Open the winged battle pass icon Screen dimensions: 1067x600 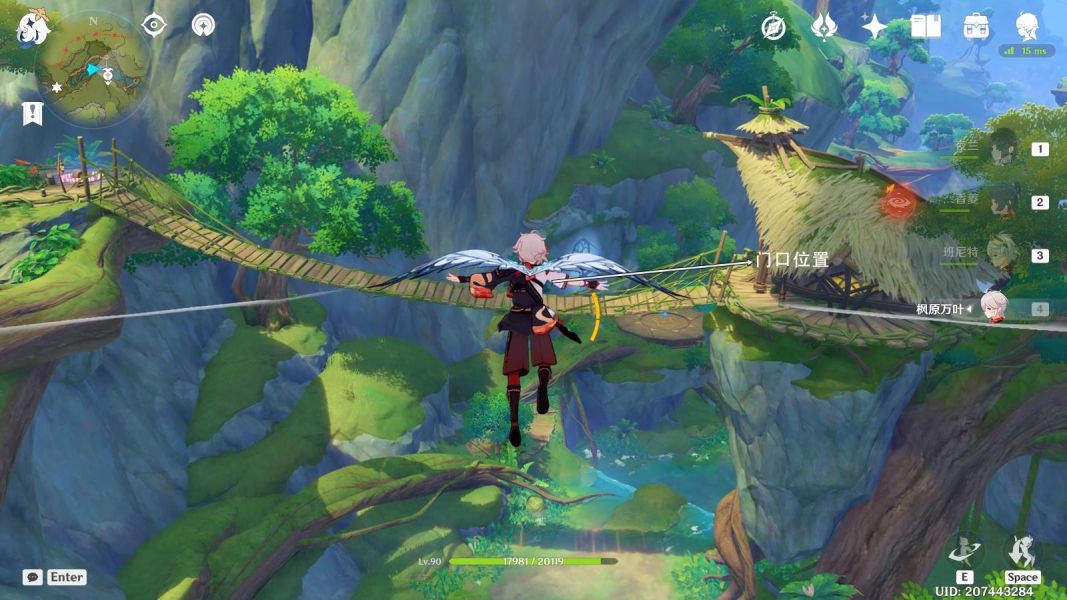(824, 27)
